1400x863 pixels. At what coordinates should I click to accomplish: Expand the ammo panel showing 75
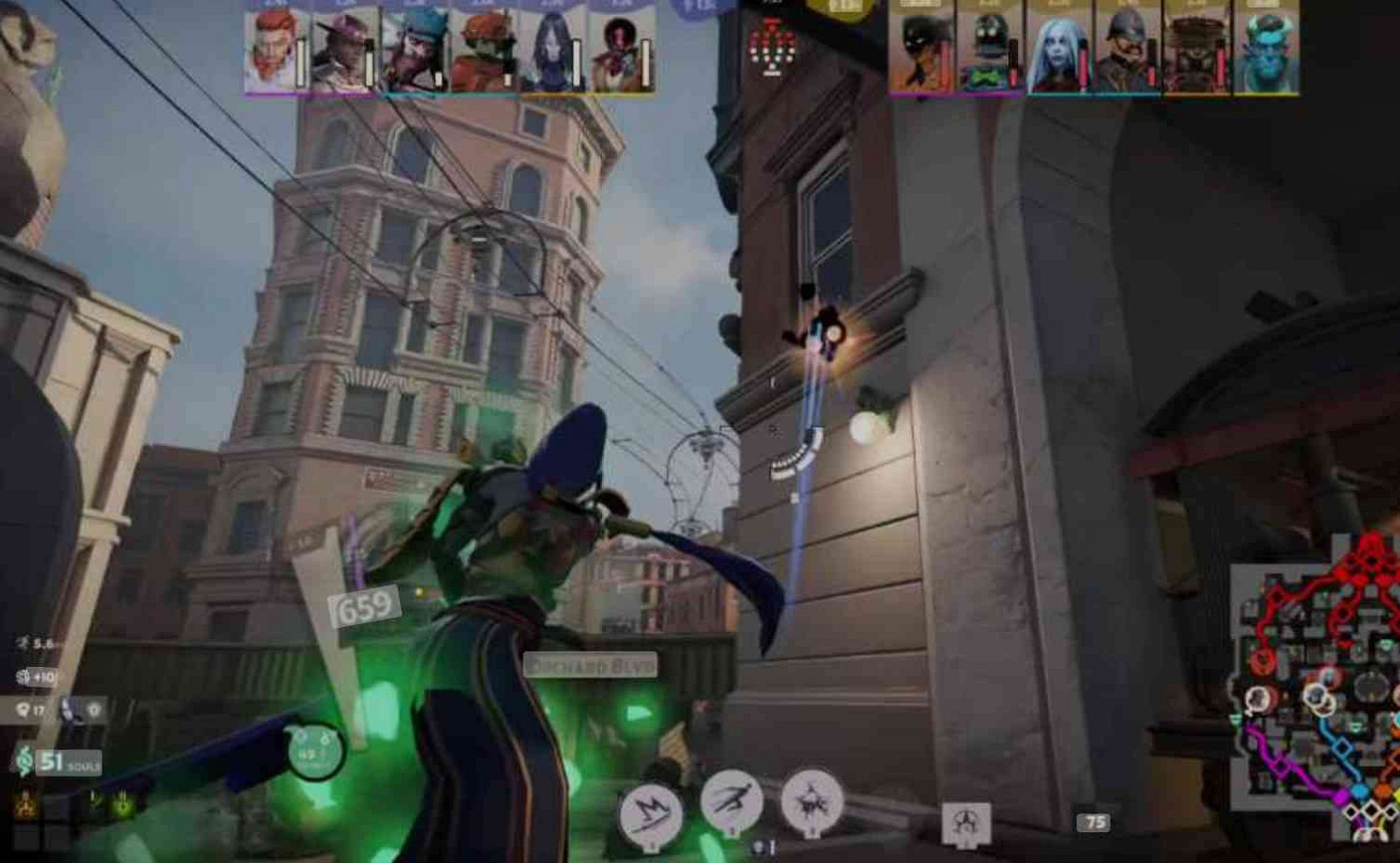point(1094,823)
